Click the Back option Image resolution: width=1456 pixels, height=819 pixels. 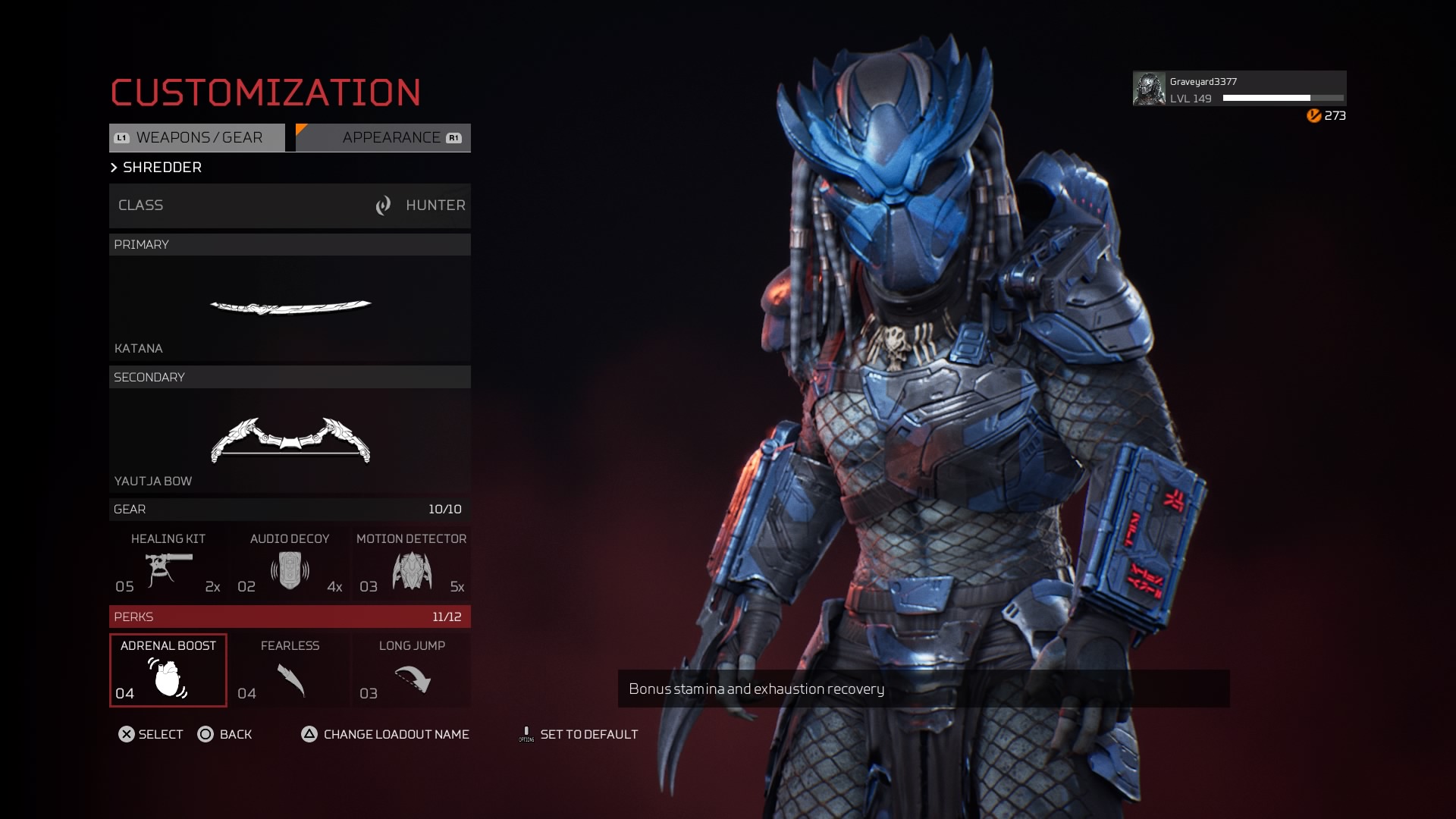(x=225, y=734)
